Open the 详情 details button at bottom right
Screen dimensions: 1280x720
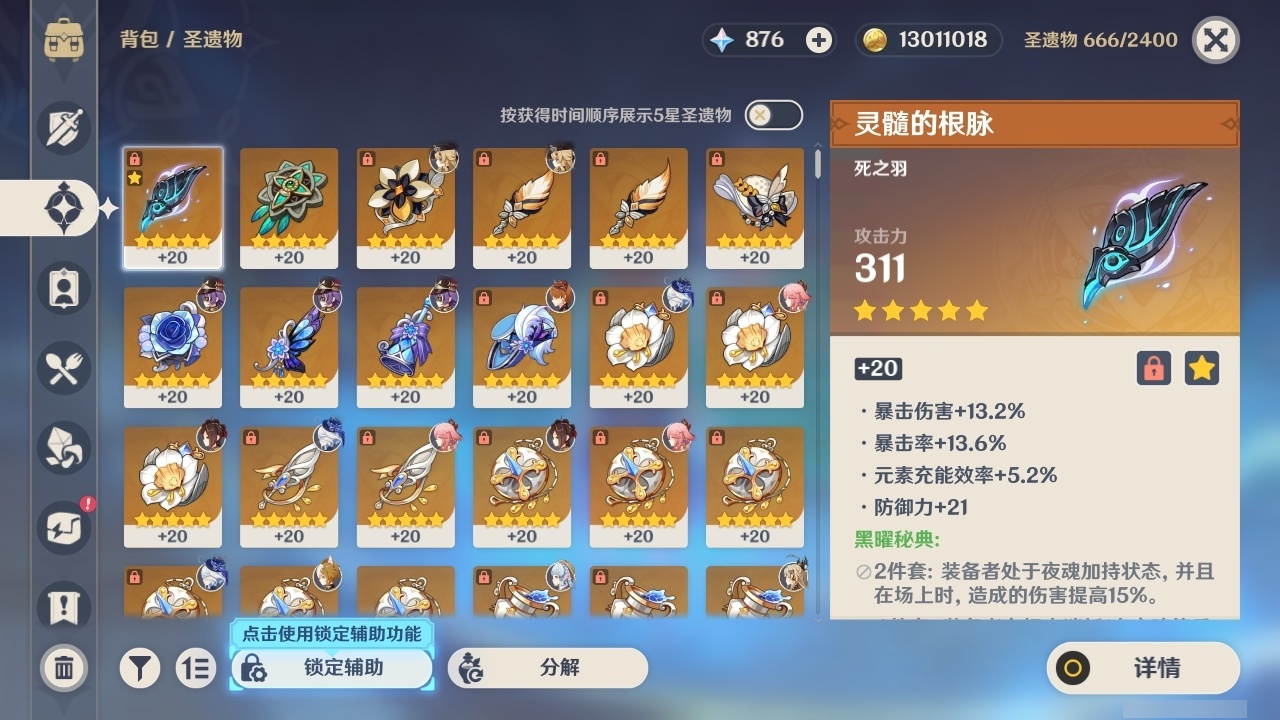coord(1142,668)
